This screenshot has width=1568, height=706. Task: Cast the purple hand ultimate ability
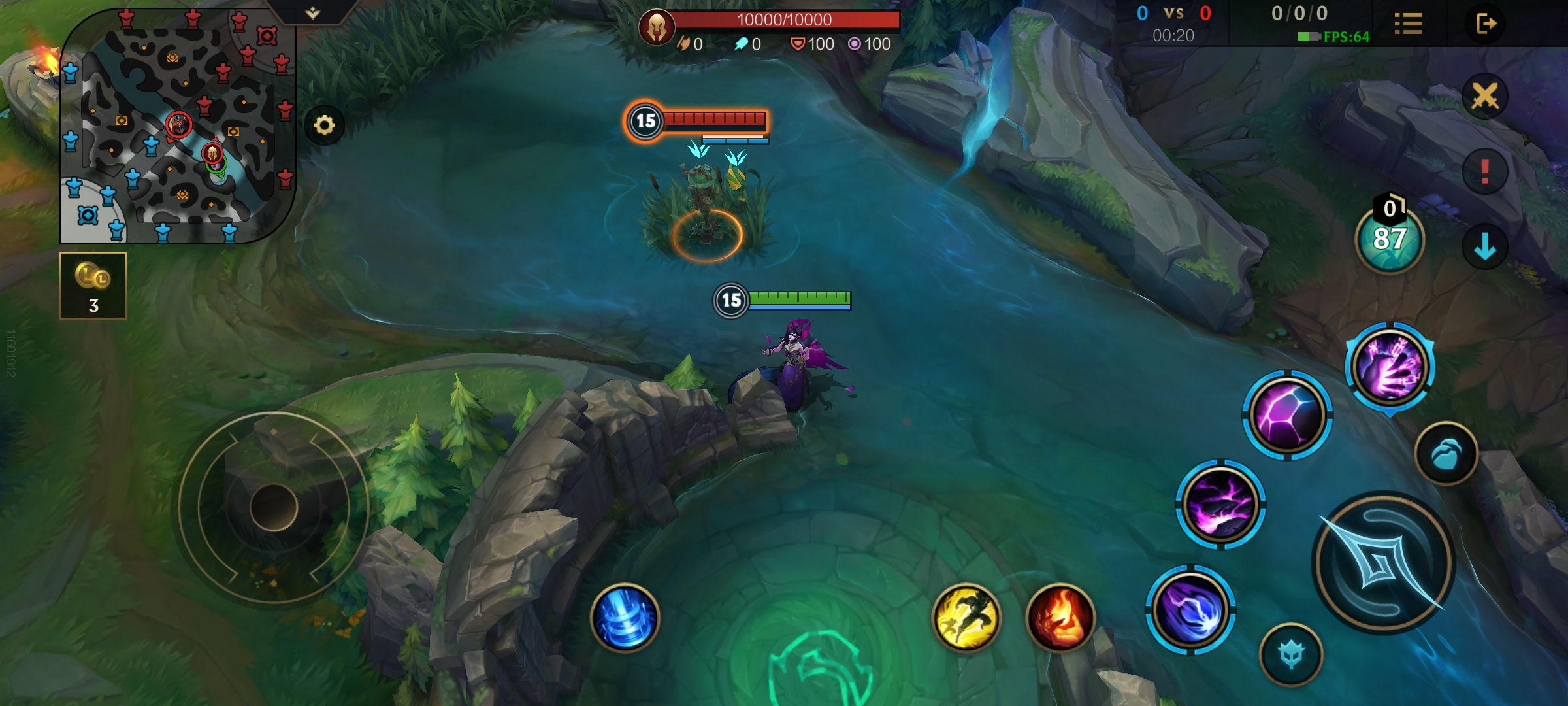coord(1390,366)
